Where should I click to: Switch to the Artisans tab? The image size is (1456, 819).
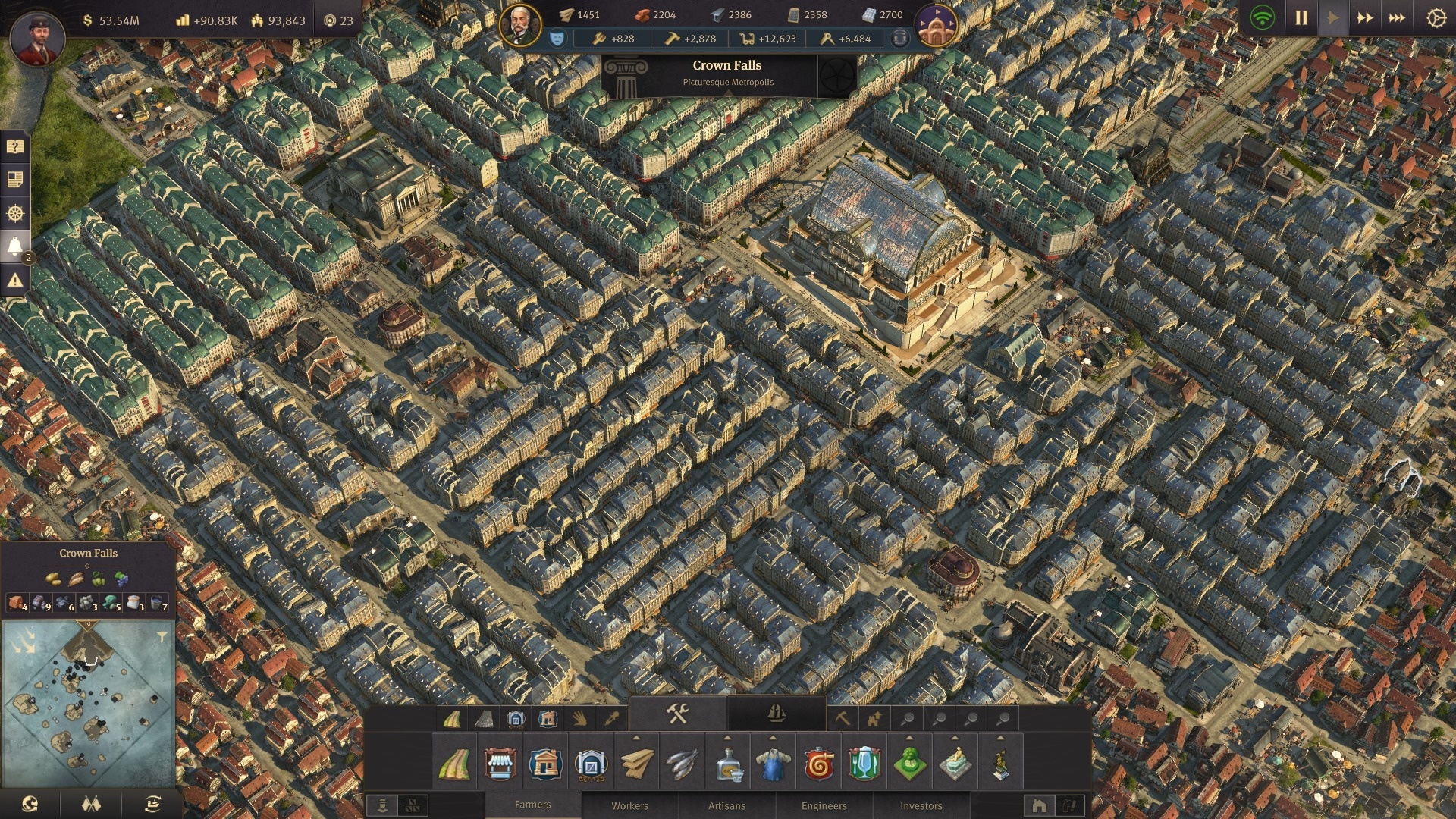(726, 805)
